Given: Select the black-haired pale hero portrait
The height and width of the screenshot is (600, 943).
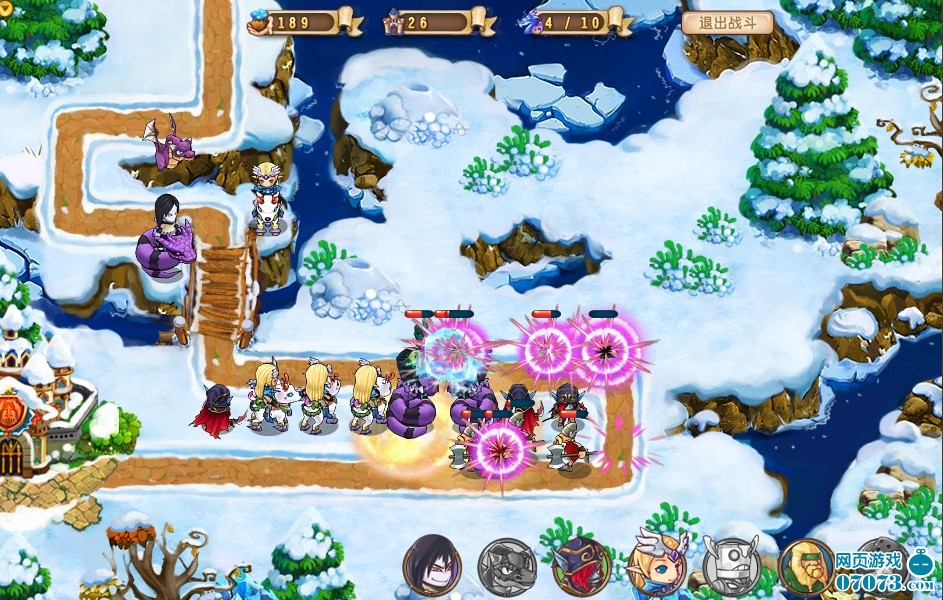Looking at the screenshot, I should pos(432,566).
